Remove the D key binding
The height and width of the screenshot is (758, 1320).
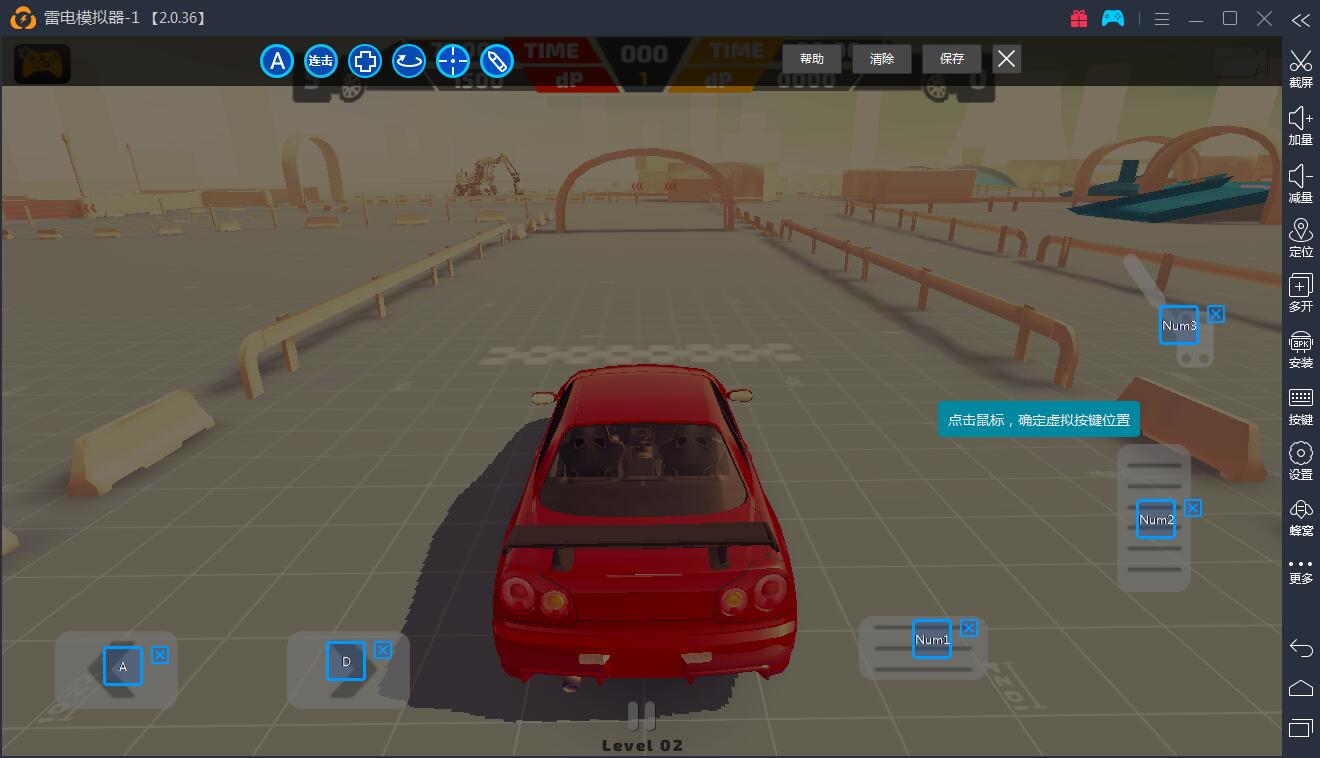pyautogui.click(x=383, y=650)
